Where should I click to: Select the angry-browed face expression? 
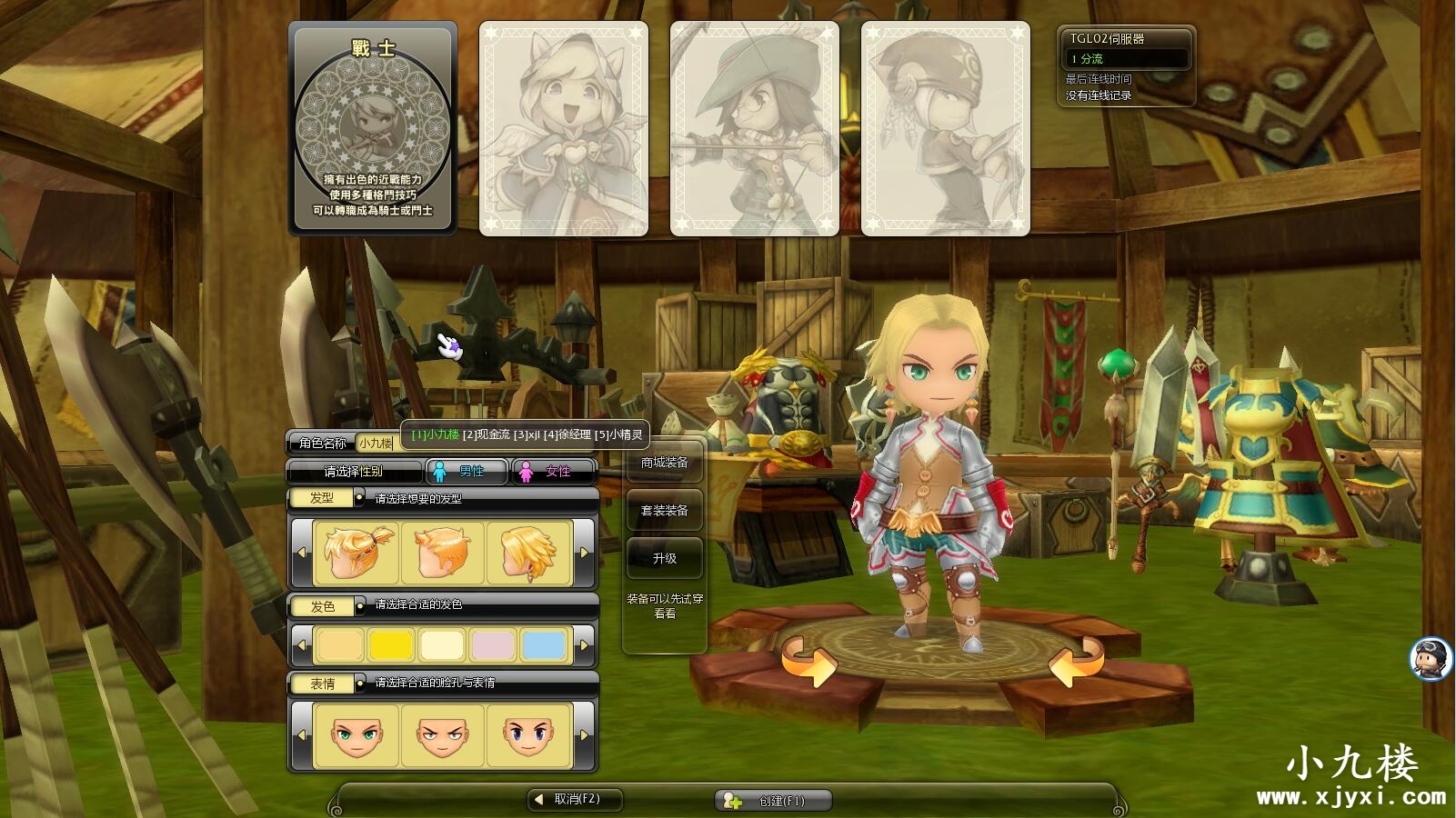click(443, 734)
